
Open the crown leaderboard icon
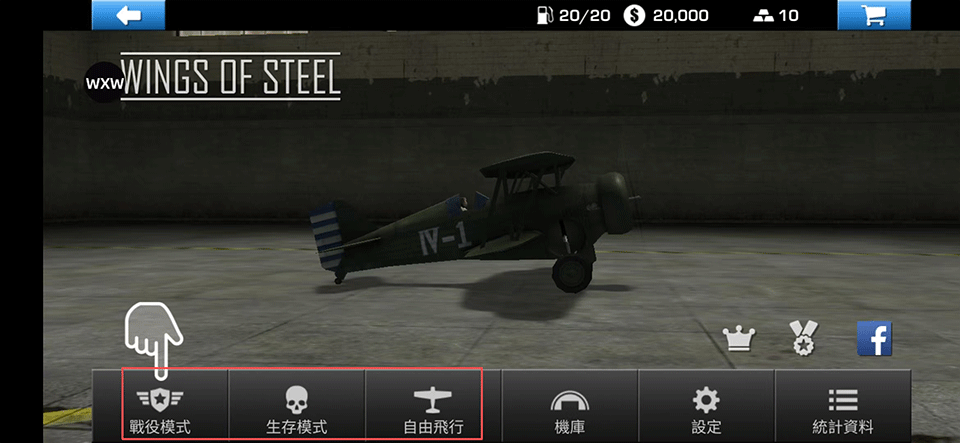[x=739, y=339]
